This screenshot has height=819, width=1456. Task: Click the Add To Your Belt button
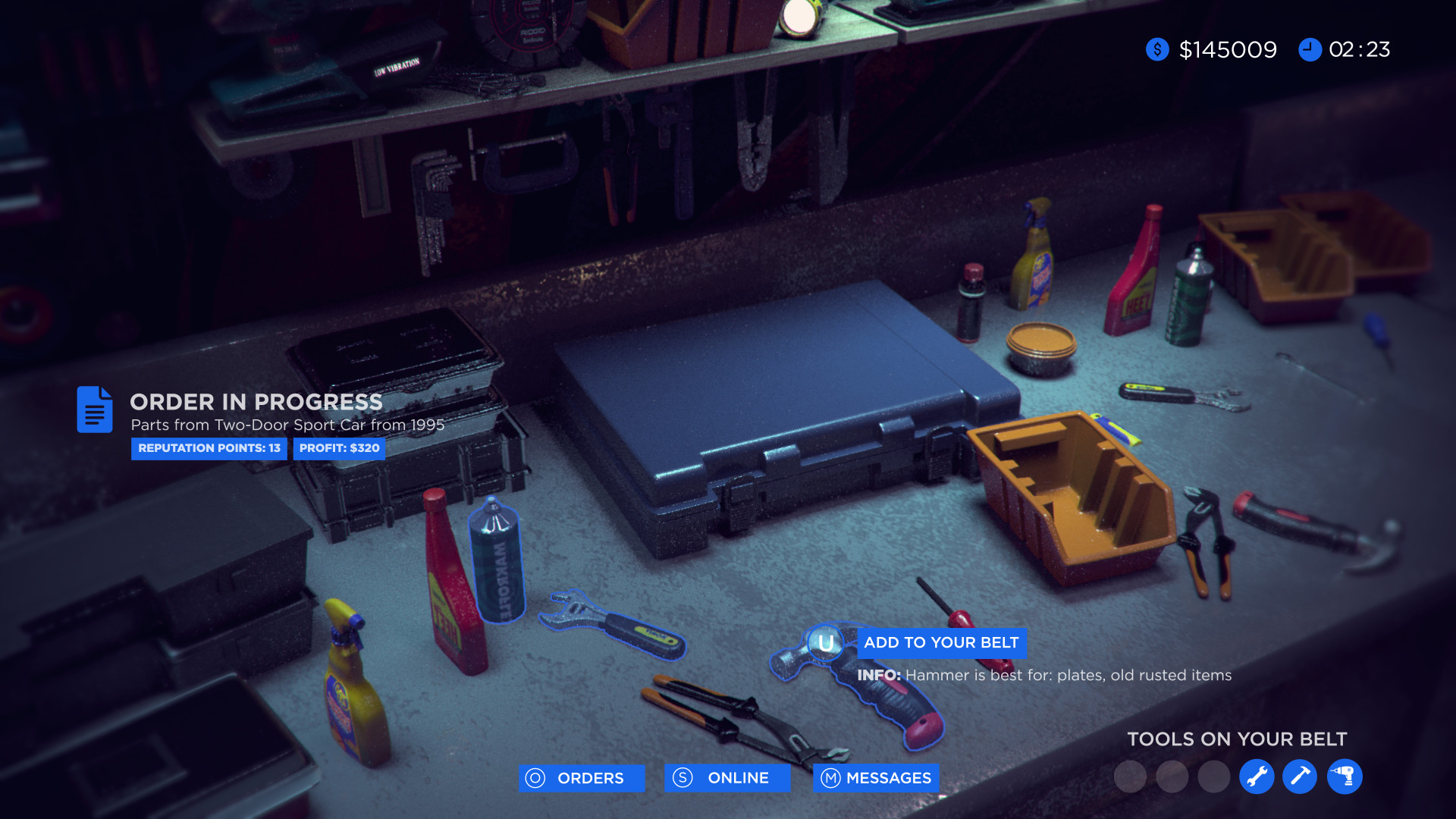pos(941,643)
